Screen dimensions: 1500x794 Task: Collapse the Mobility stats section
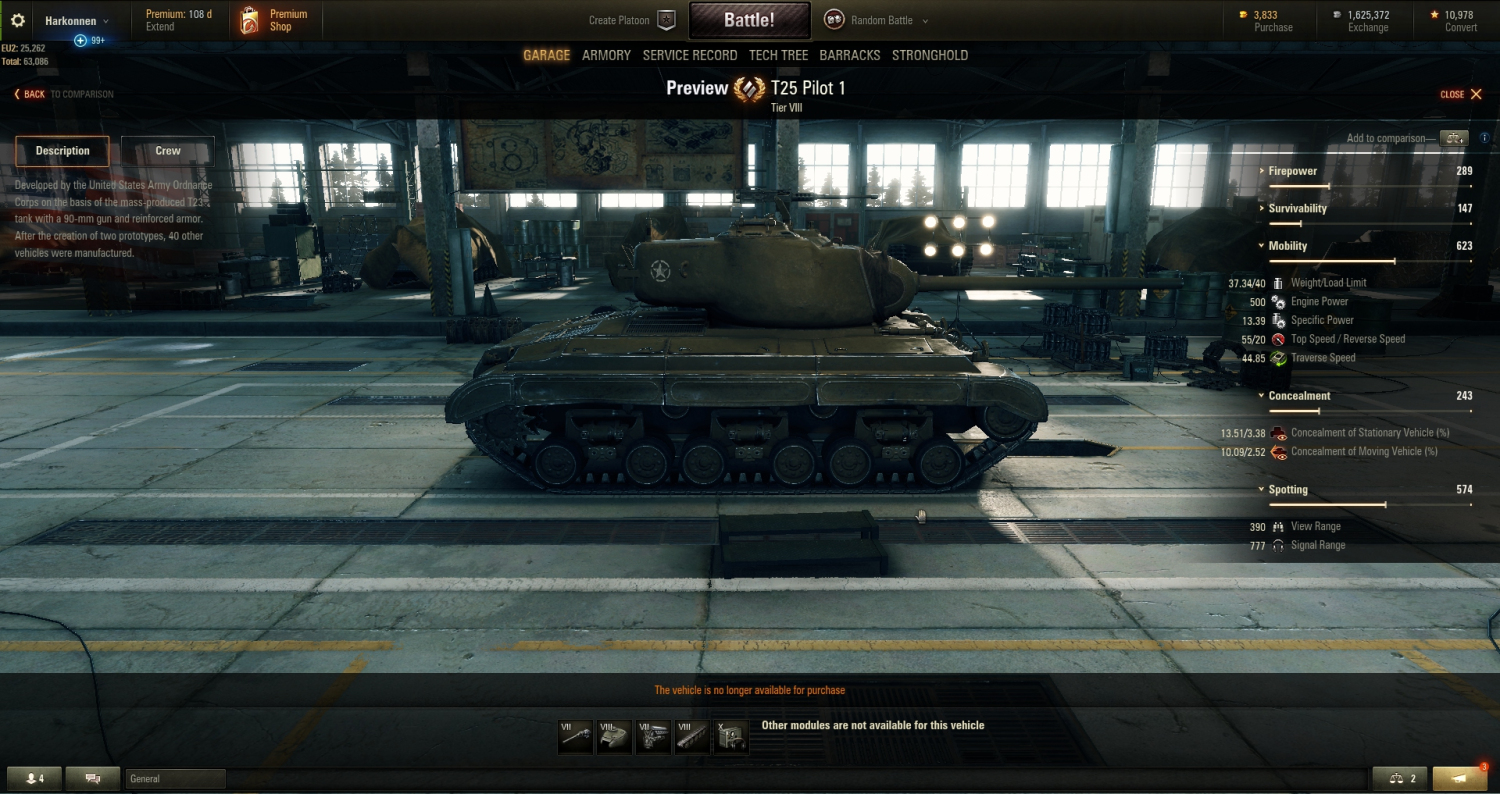[x=1287, y=246]
